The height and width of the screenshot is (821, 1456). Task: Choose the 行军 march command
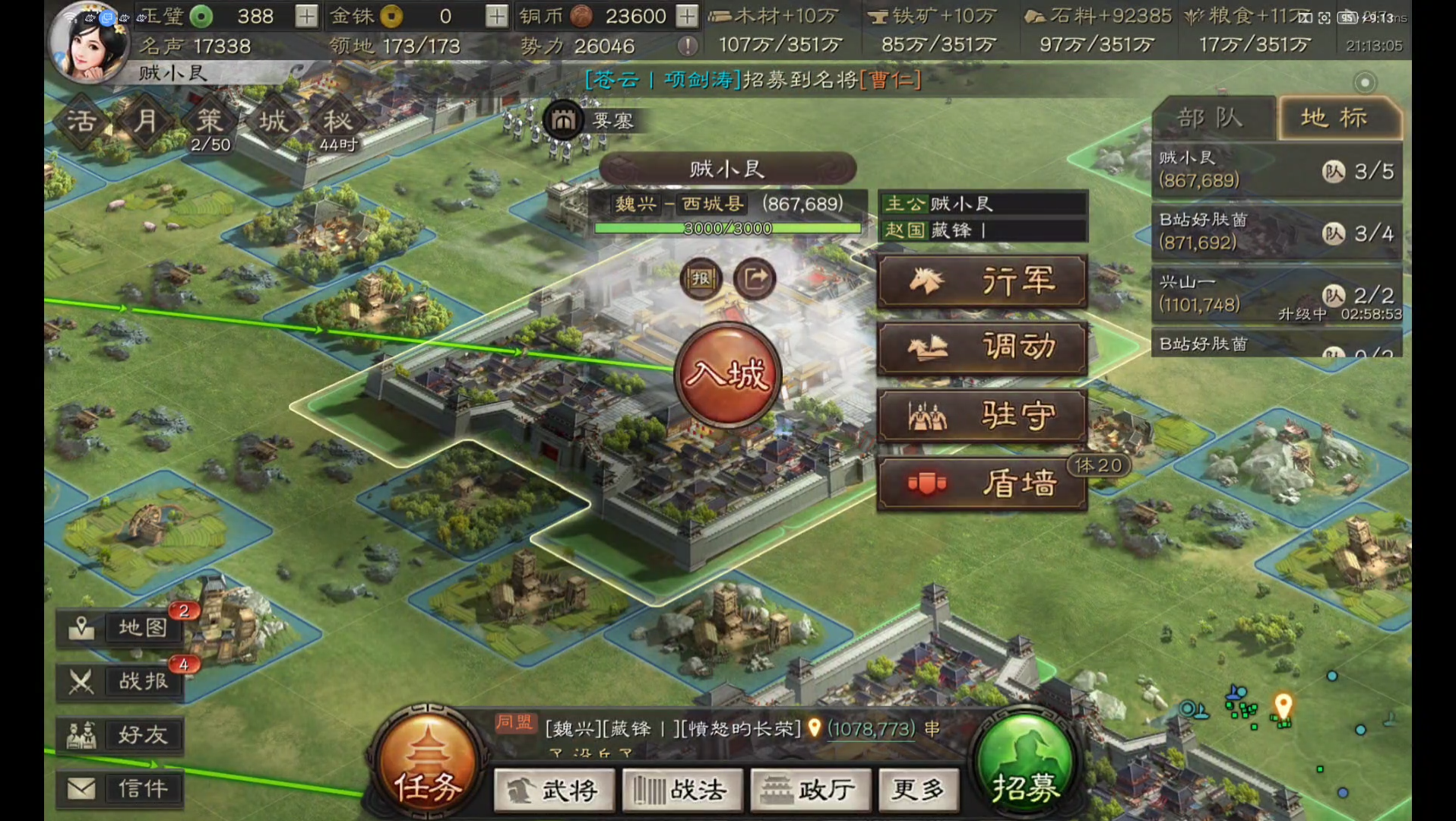click(982, 281)
